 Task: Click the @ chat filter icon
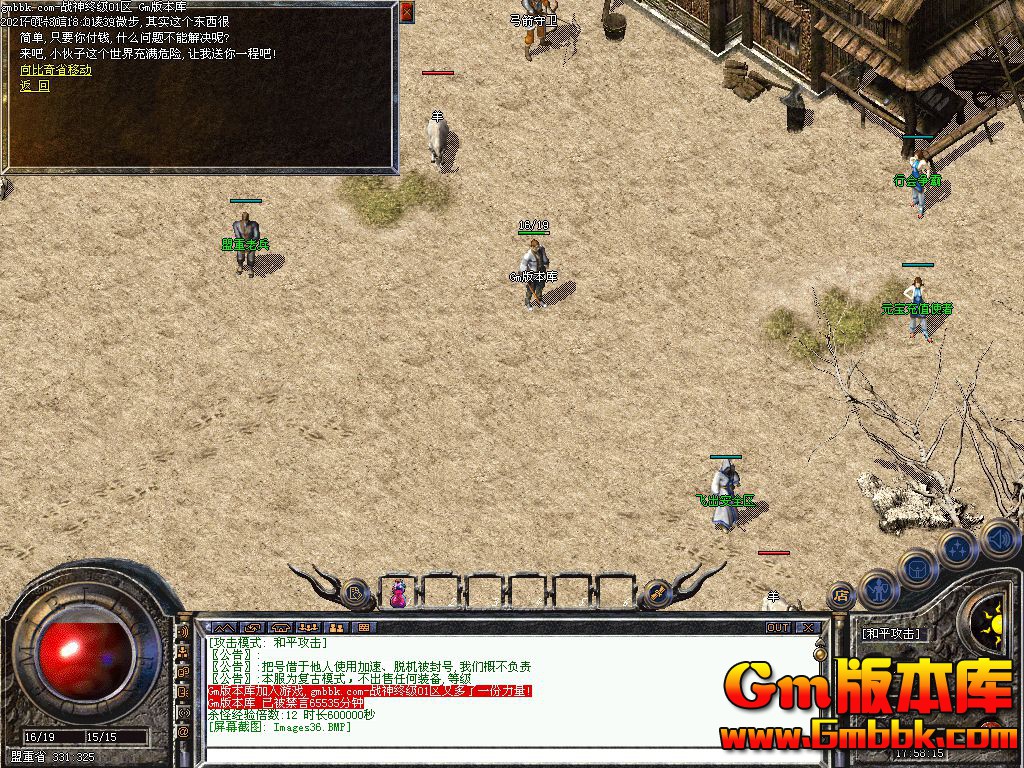click(184, 731)
